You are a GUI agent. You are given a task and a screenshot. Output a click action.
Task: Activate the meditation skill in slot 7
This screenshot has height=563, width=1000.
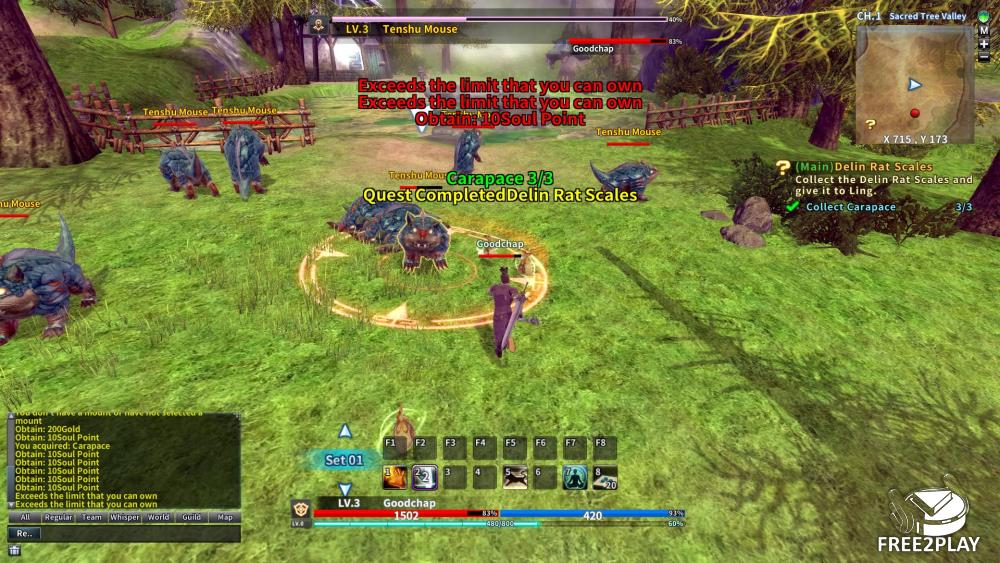pos(574,478)
